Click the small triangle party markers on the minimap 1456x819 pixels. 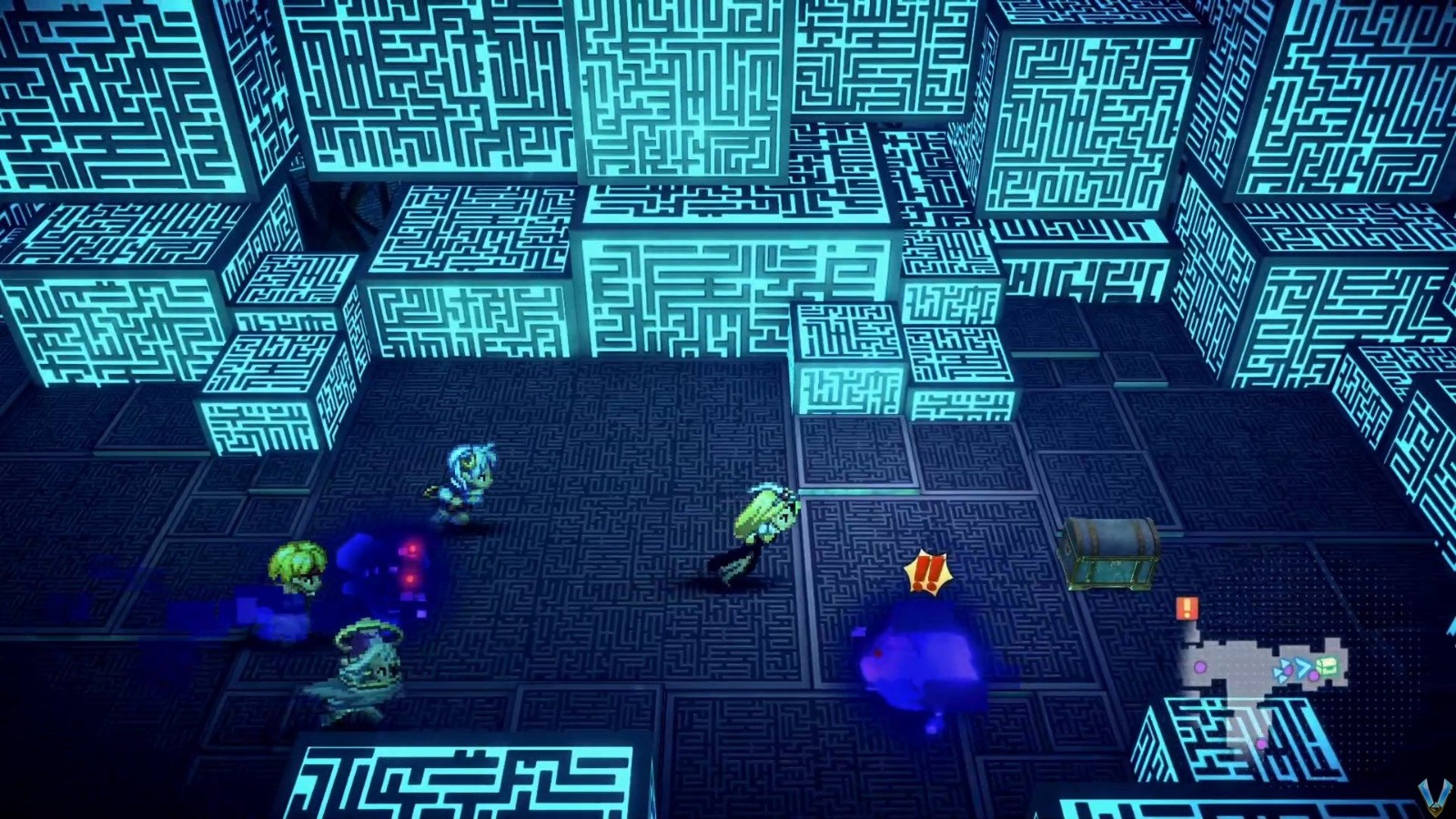(1281, 670)
